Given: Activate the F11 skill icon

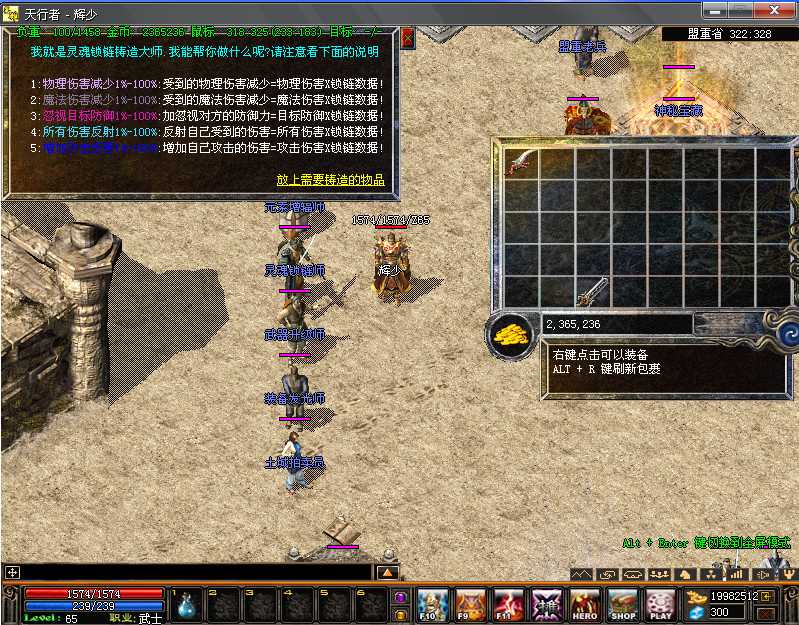Looking at the screenshot, I should tap(508, 604).
